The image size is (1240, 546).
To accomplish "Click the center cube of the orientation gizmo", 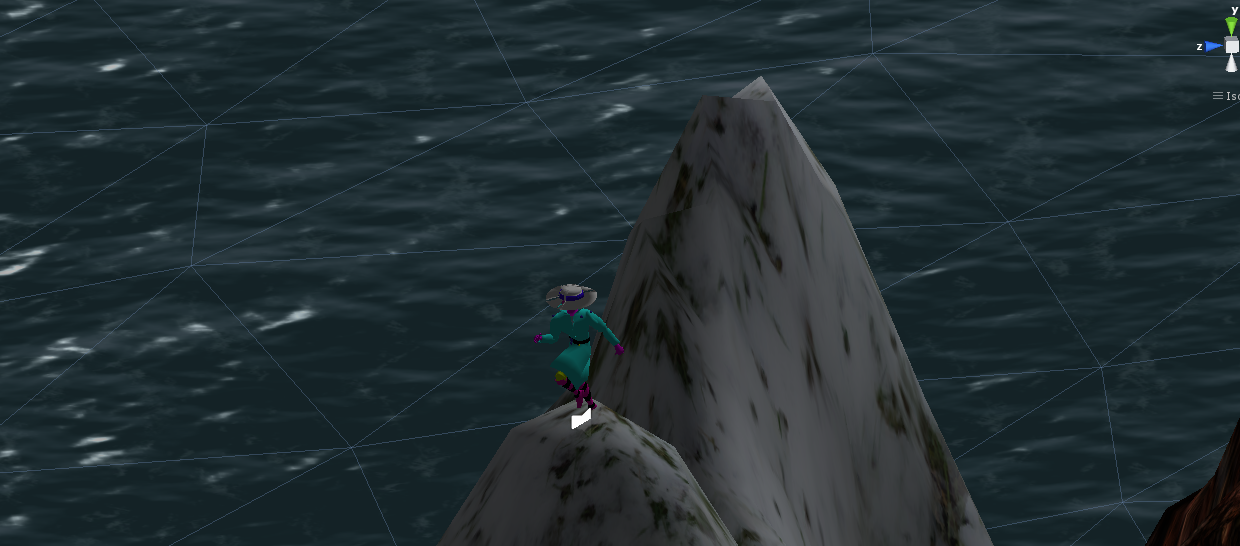I will [1232, 46].
